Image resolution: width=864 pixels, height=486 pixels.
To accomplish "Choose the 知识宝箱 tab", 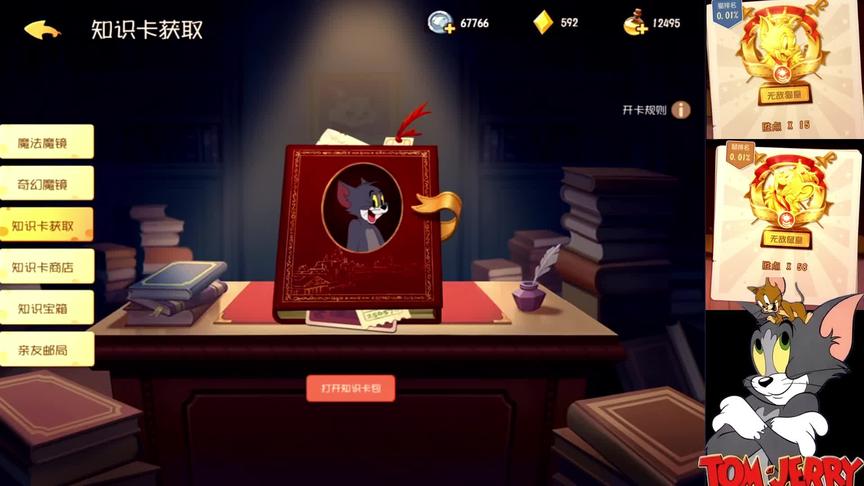I will coord(46,308).
